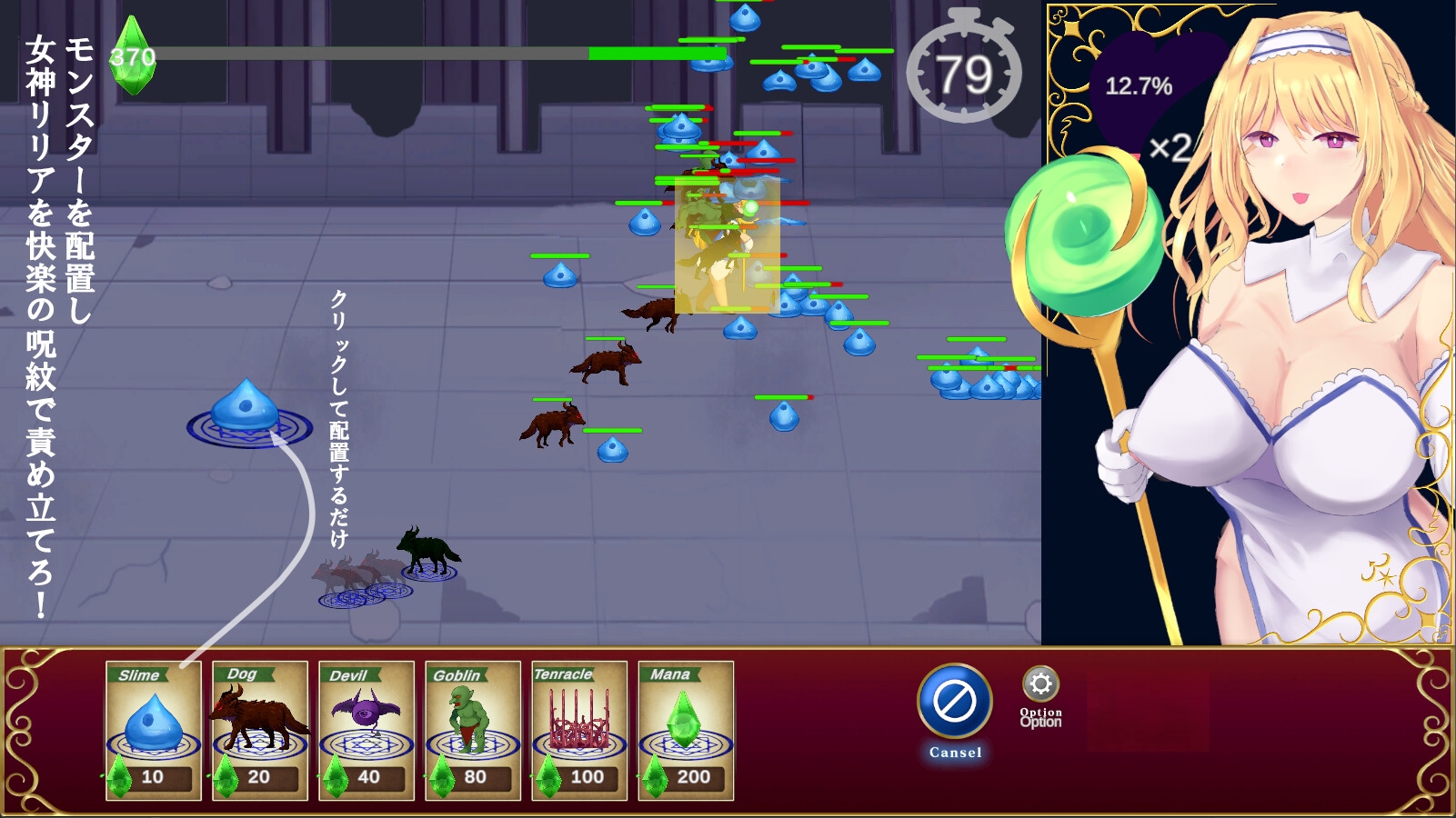1456x818 pixels.
Task: Choose the Dog summon card
Action: (259, 730)
